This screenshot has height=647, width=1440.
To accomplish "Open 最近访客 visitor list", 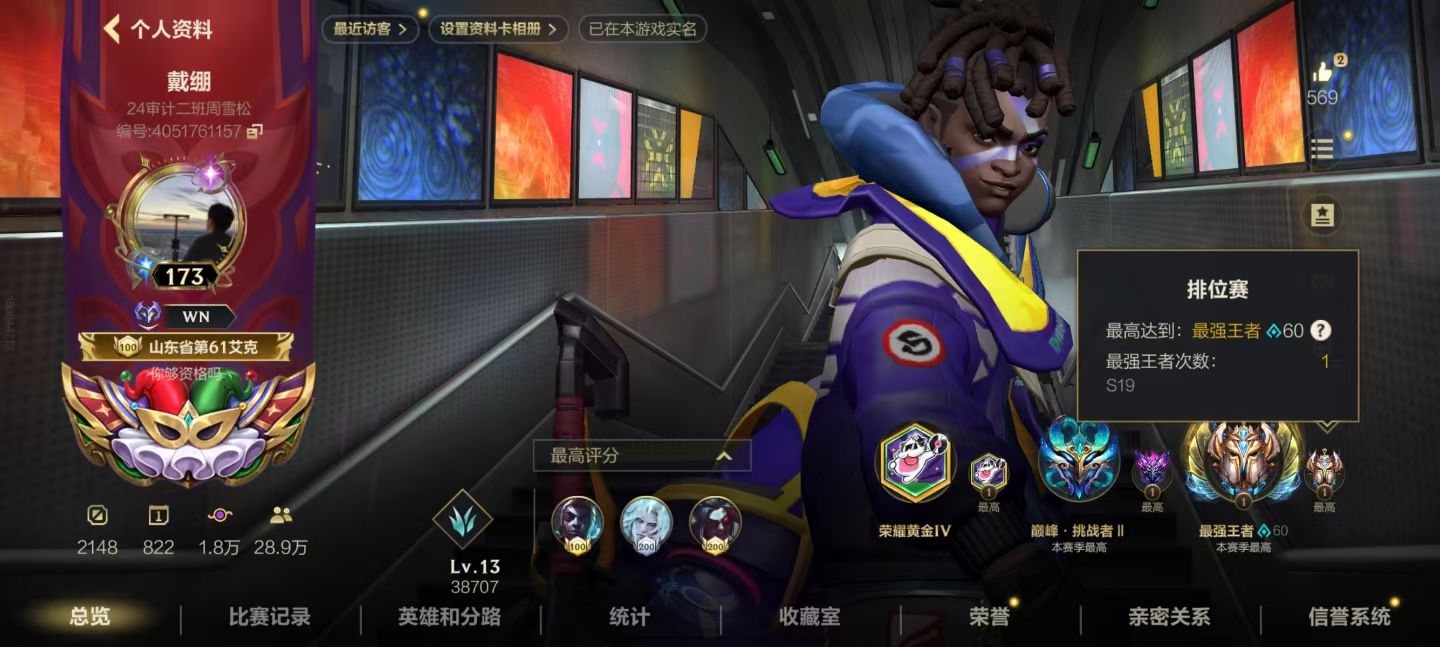I will tap(370, 29).
